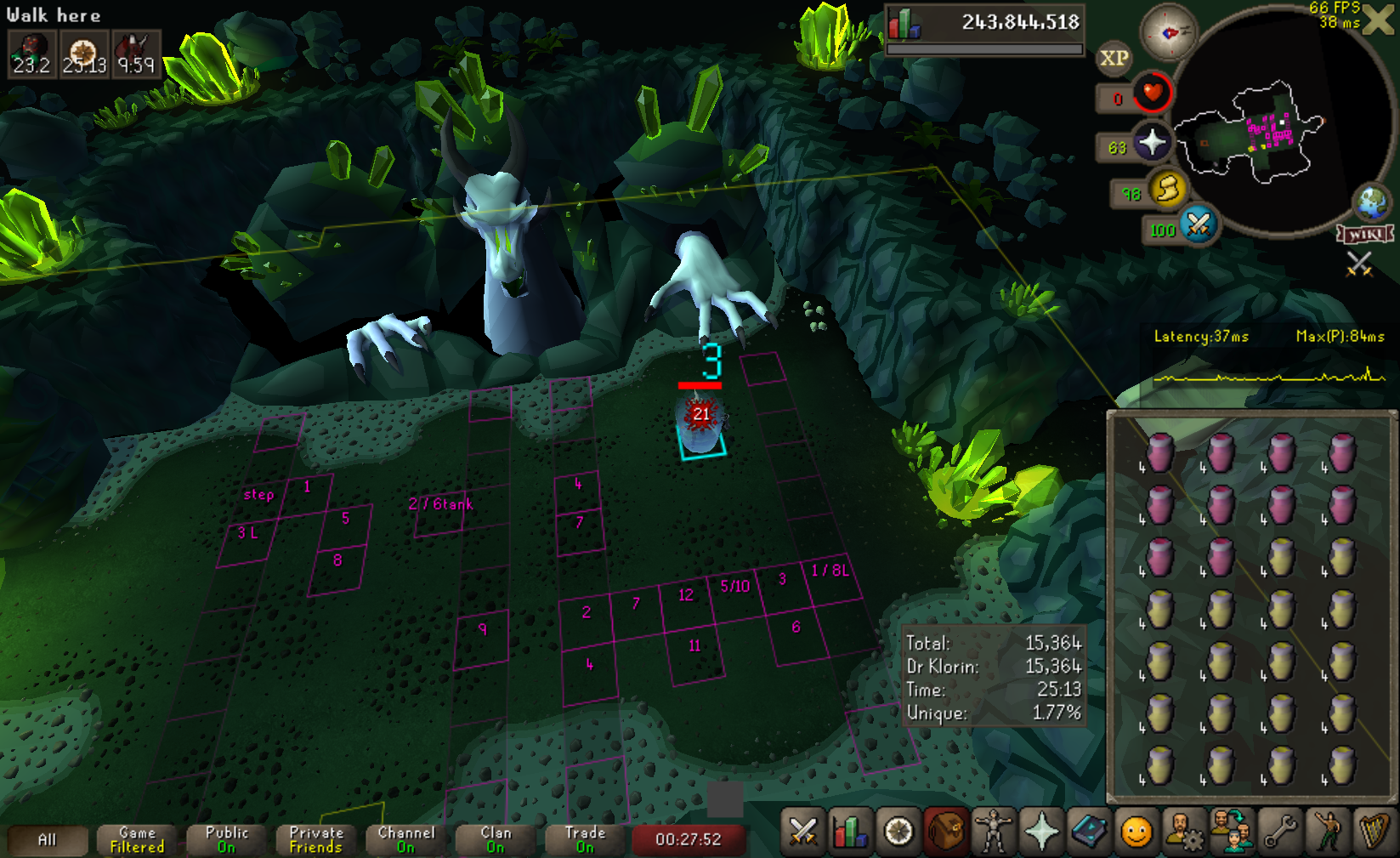The height and width of the screenshot is (858, 1400).
Task: Toggle the XP drops button
Action: click(1114, 58)
